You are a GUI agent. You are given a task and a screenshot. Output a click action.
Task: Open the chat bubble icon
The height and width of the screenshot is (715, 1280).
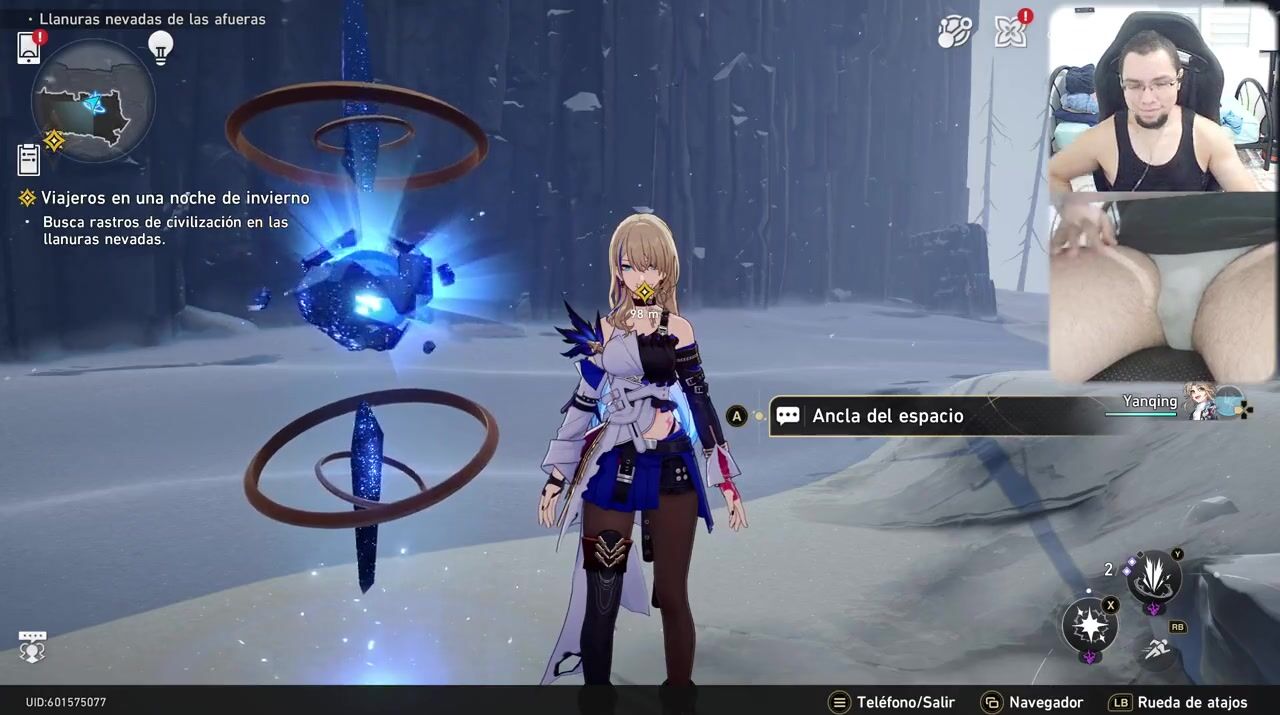[32, 648]
